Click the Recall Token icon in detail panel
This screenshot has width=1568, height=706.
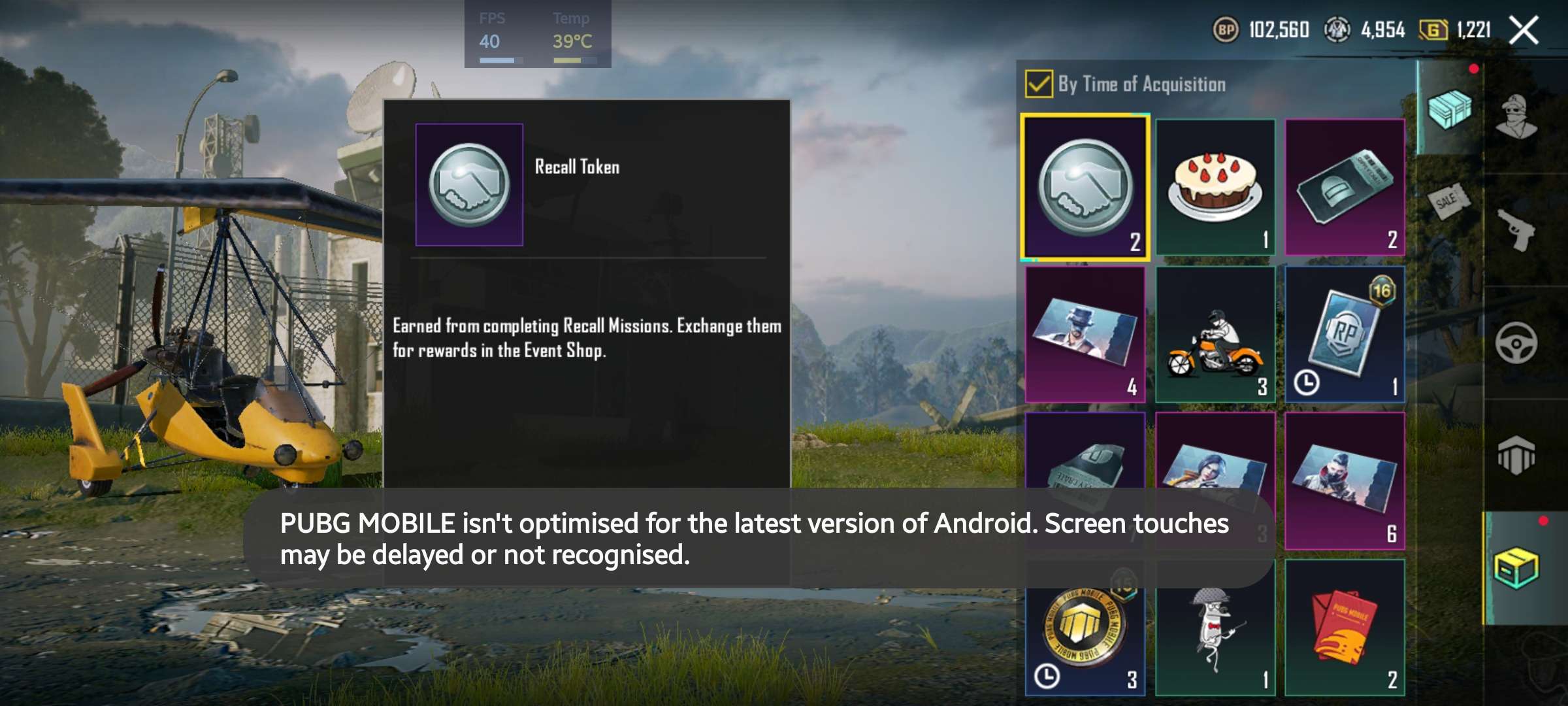pos(468,184)
